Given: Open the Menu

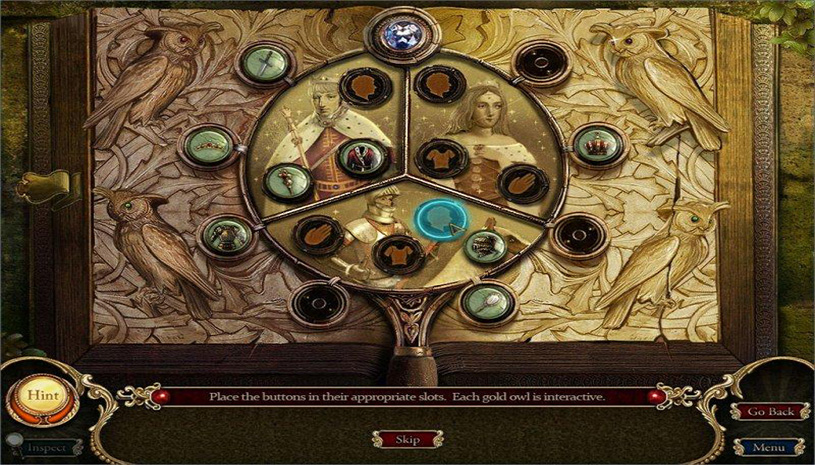Looking at the screenshot, I should 769,447.
